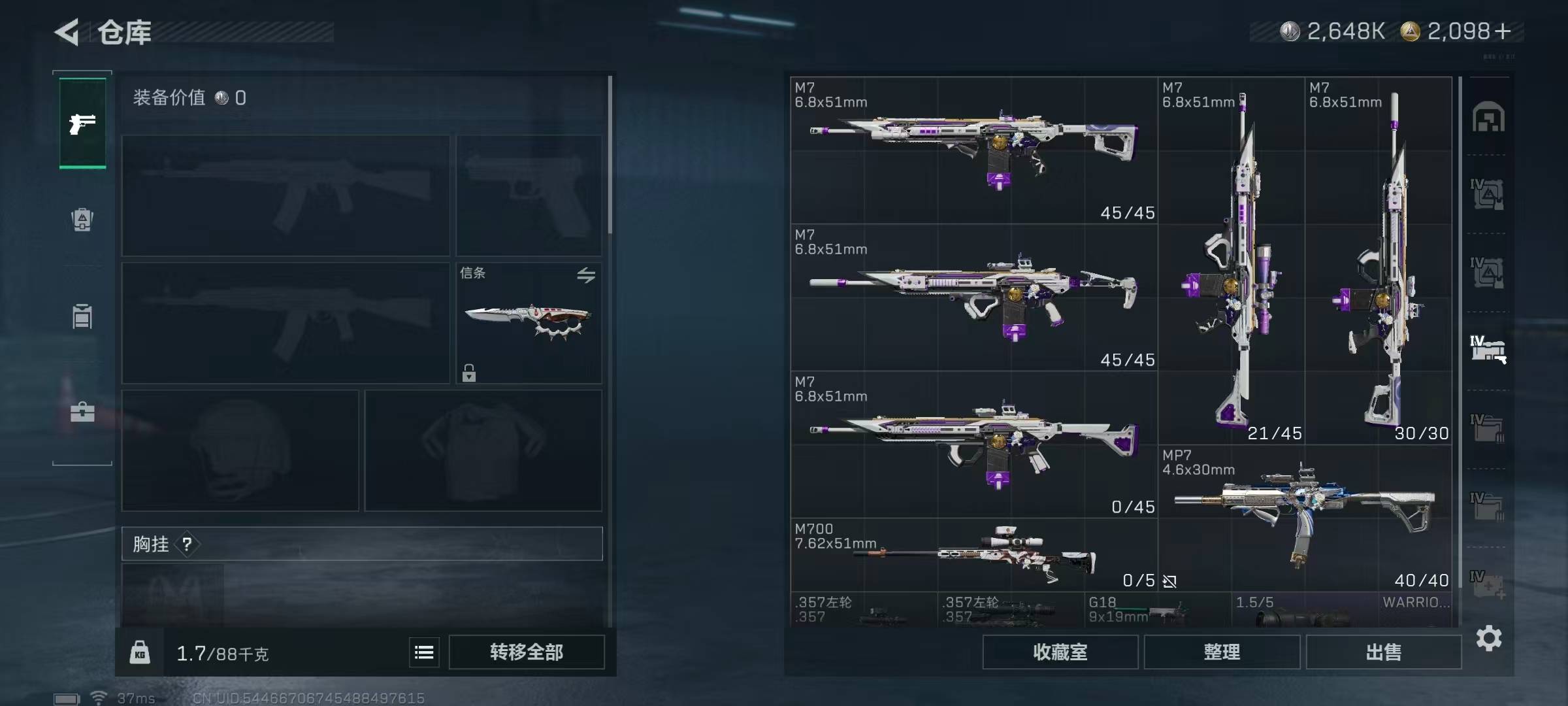Choose the 出售 sell button
The width and height of the screenshot is (1568, 706).
(x=1383, y=652)
